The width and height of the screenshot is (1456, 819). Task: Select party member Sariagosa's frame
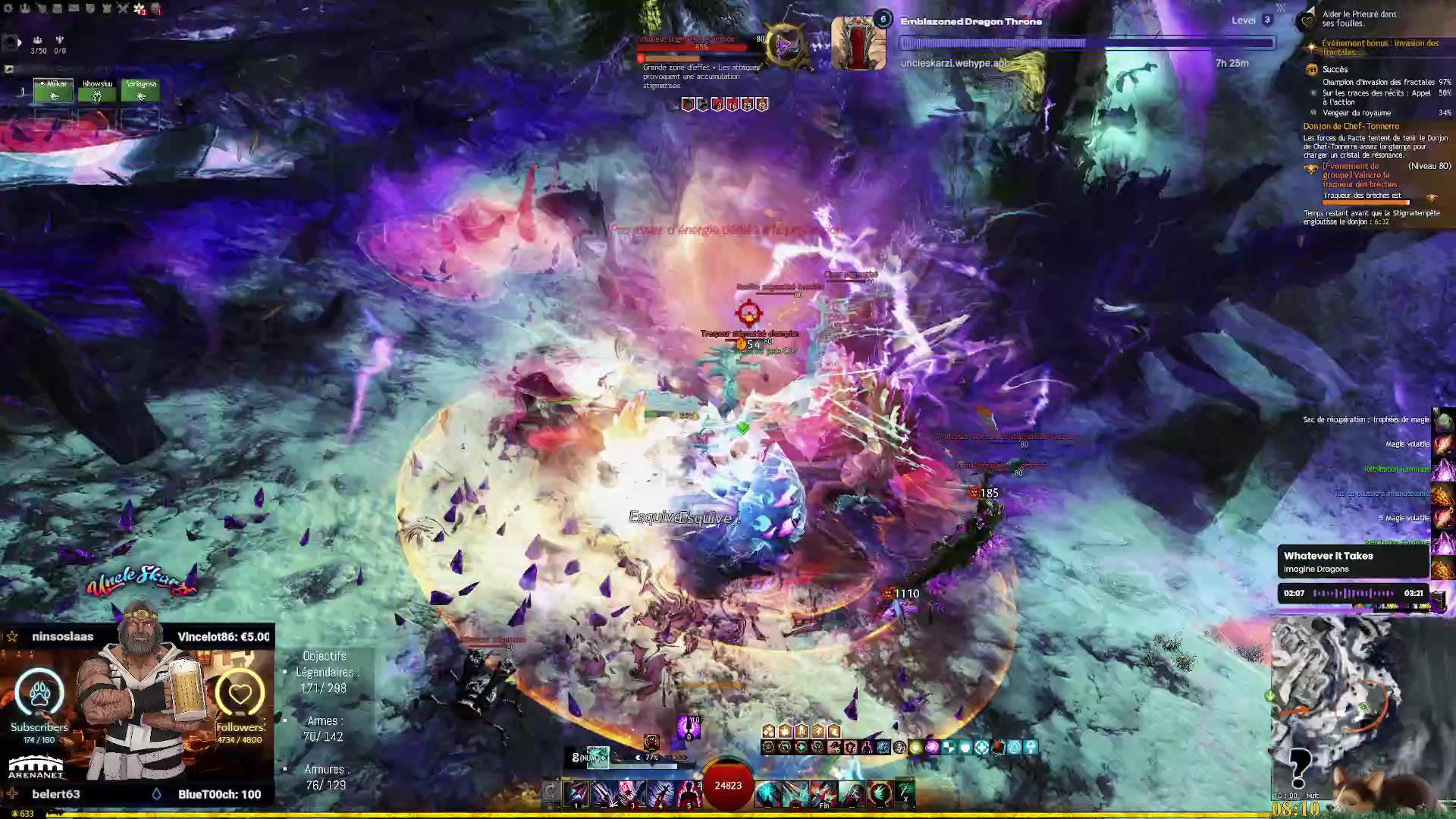[x=140, y=90]
